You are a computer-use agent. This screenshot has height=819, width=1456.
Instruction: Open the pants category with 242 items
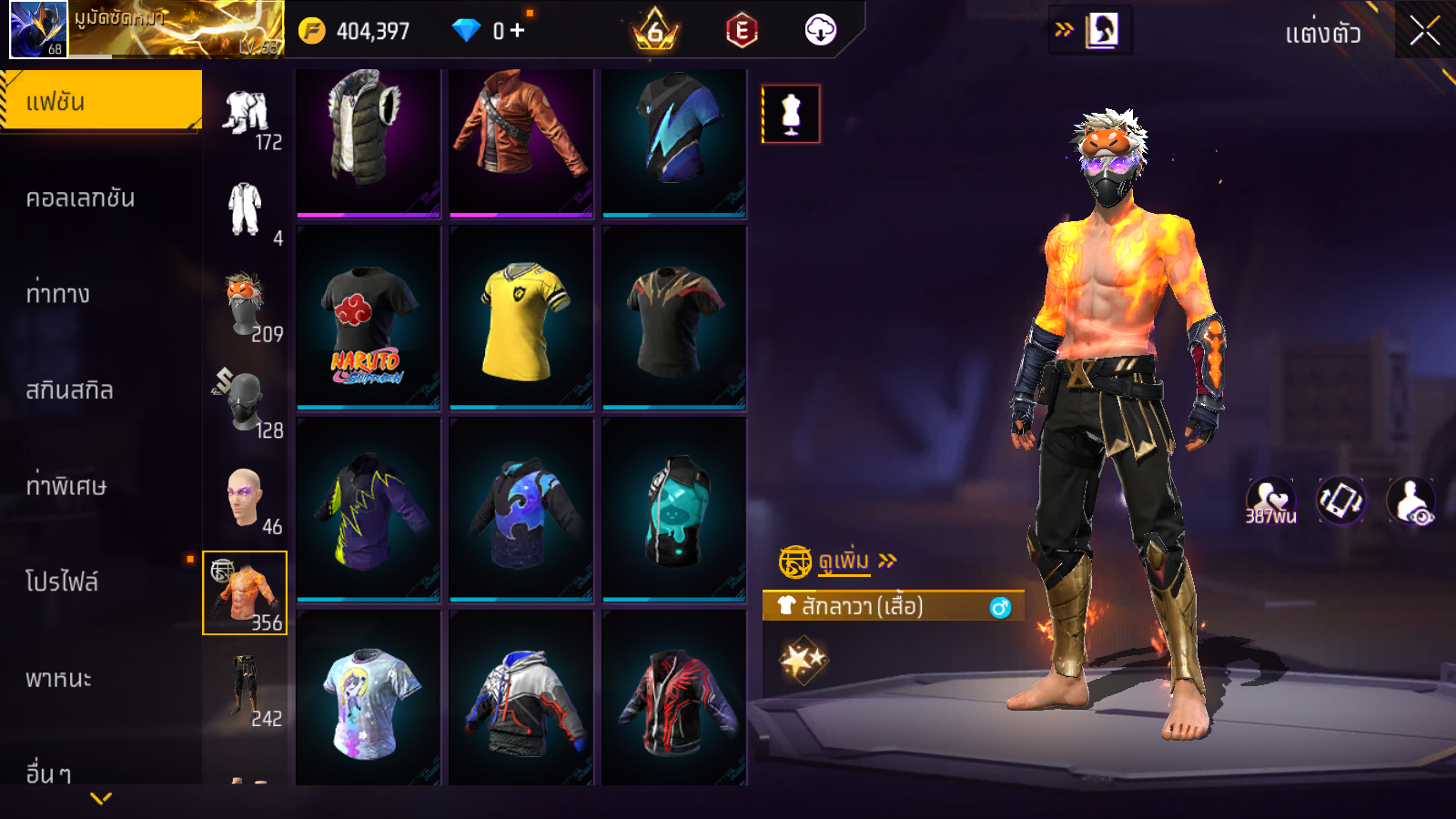tap(246, 690)
